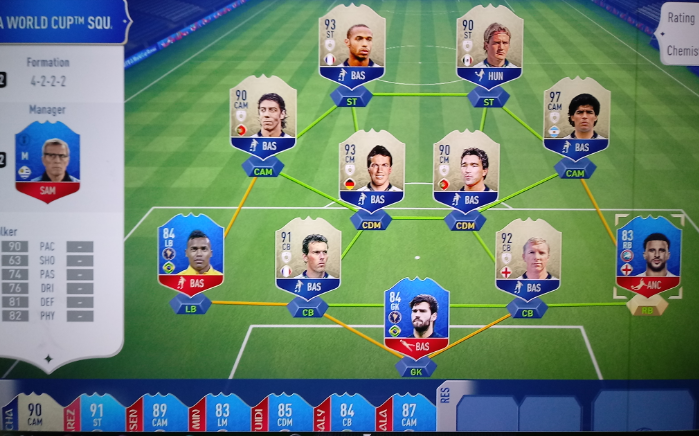Select the 90-rated ST card with HUN chemistry
This screenshot has height=436, width=699.
coord(489,46)
